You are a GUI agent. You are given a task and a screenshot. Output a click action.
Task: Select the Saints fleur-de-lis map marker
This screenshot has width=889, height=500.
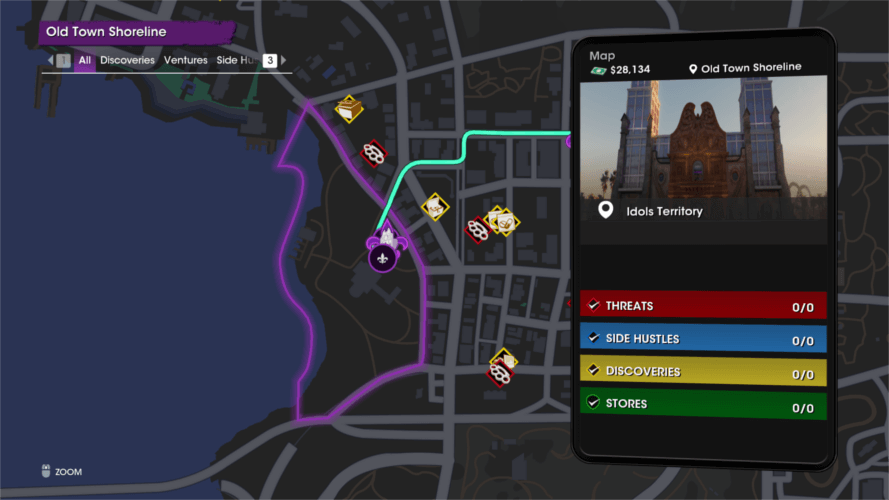tap(381, 258)
